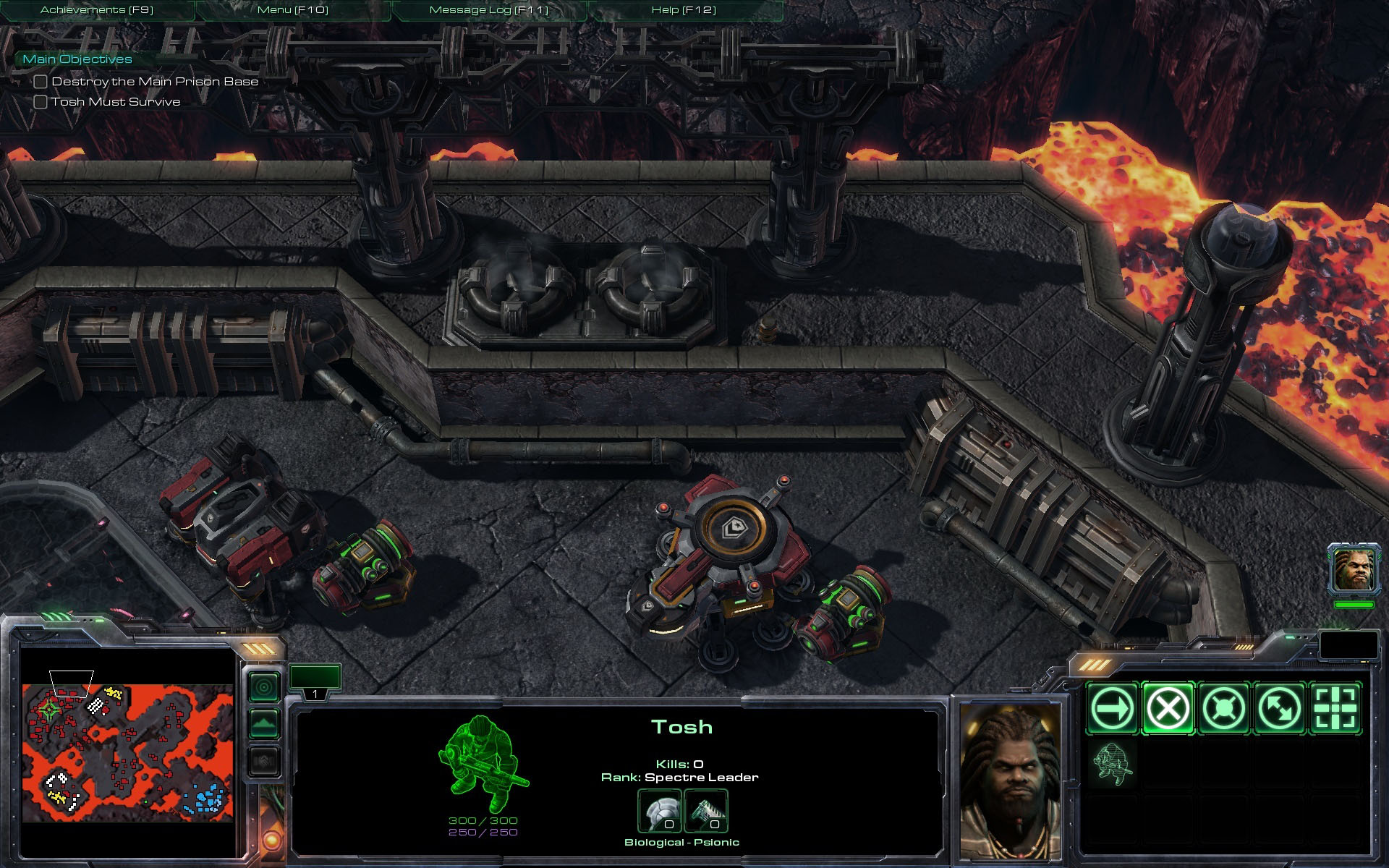Open the Achievements panel

[x=97, y=10]
